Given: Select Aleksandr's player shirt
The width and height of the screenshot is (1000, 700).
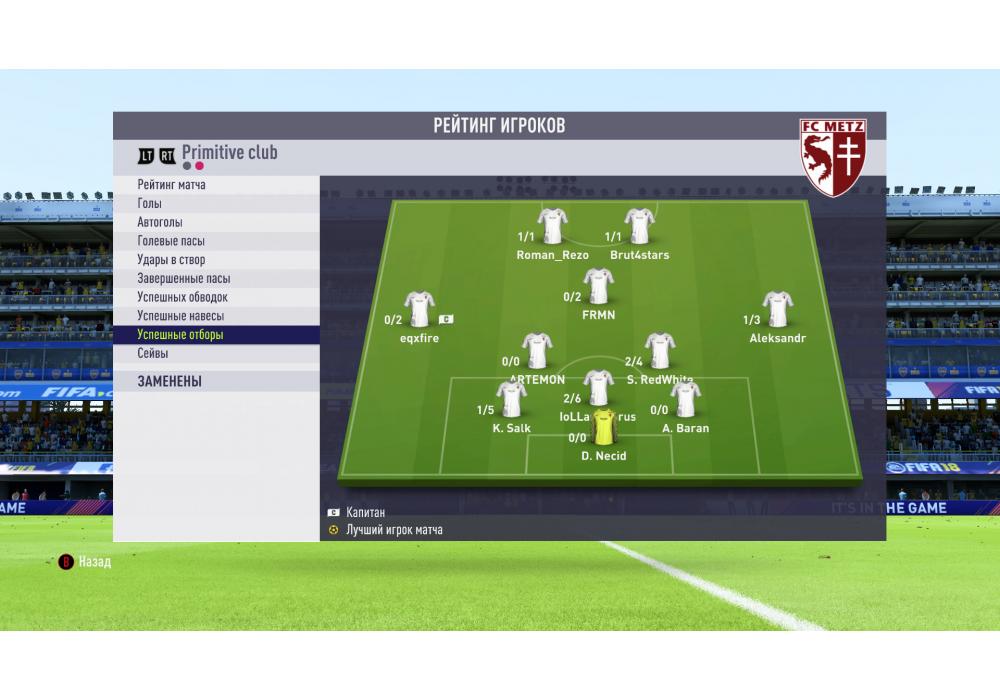Looking at the screenshot, I should tap(777, 309).
